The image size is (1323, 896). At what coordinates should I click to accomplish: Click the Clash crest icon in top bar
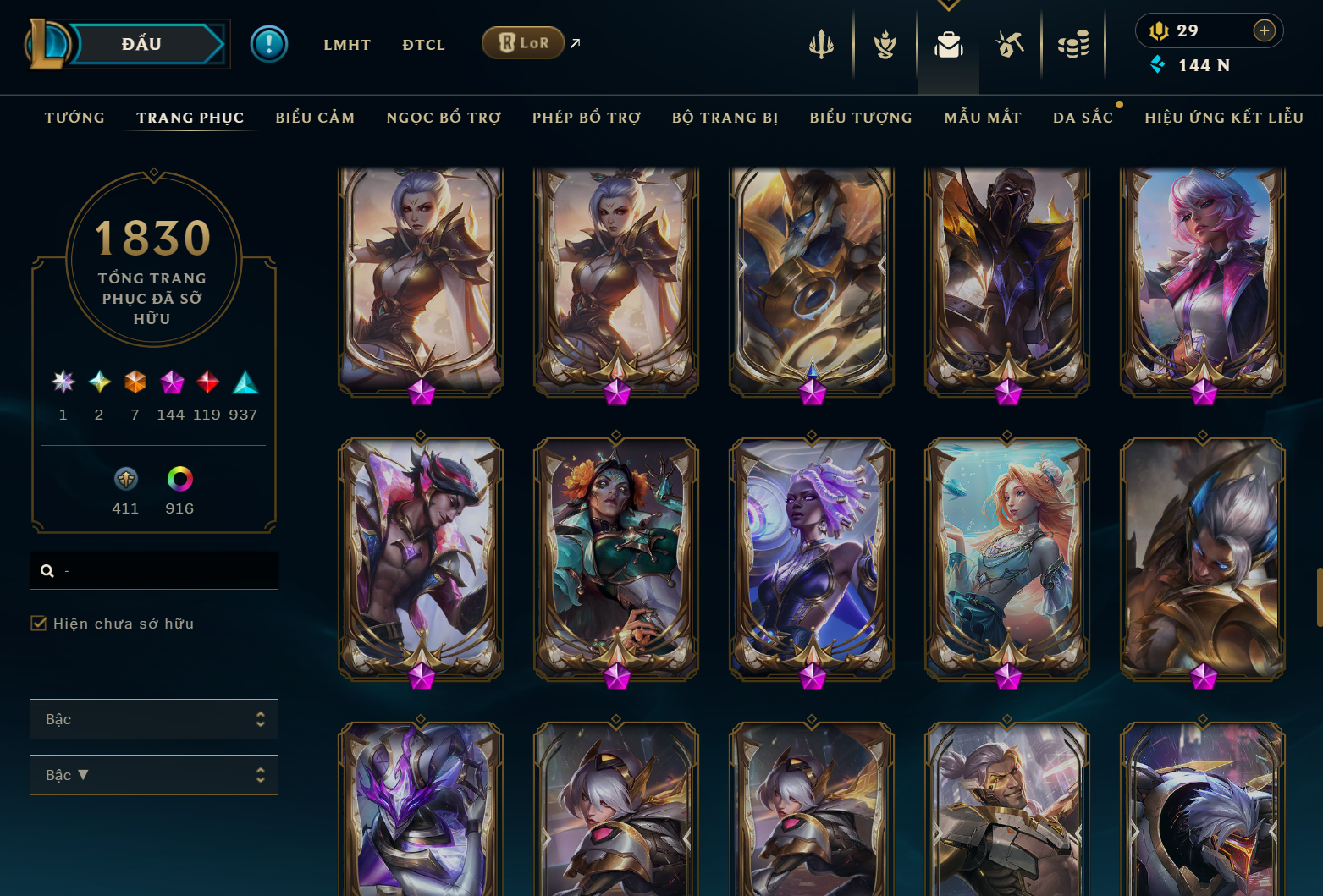click(x=884, y=44)
